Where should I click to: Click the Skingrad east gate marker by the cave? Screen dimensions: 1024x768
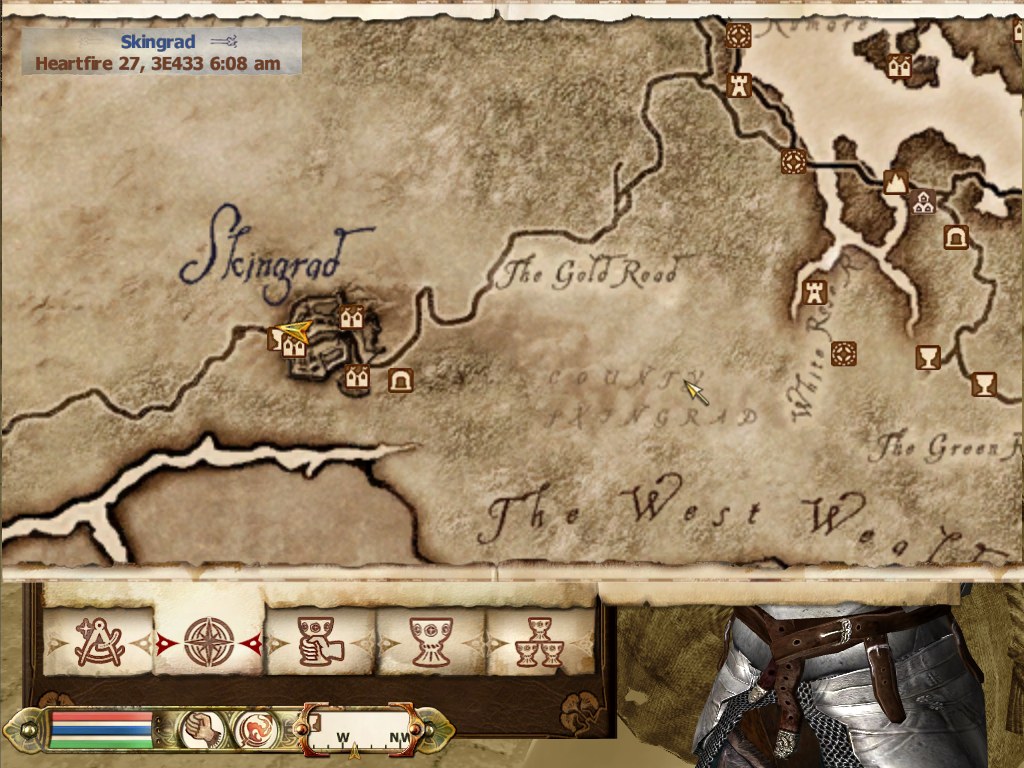357,378
